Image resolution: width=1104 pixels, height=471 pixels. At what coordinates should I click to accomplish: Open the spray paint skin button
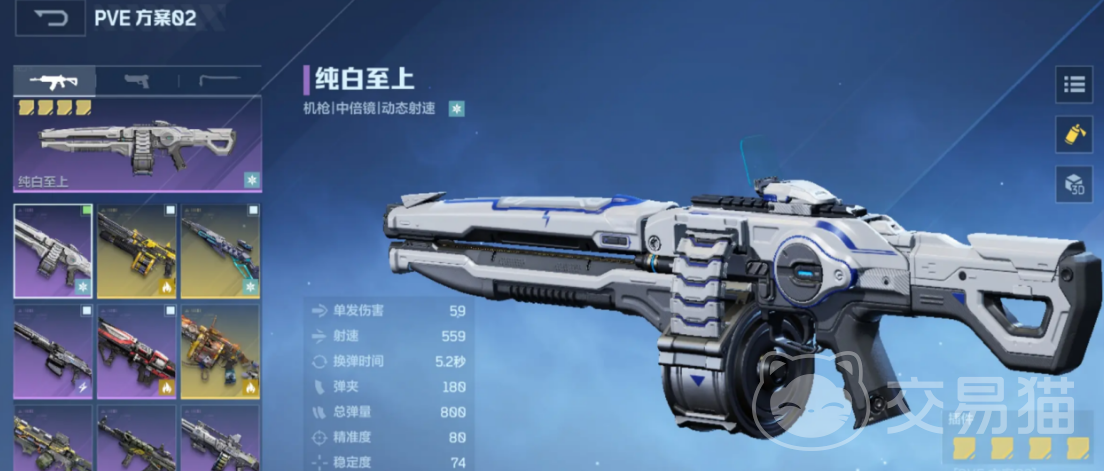tap(1074, 133)
